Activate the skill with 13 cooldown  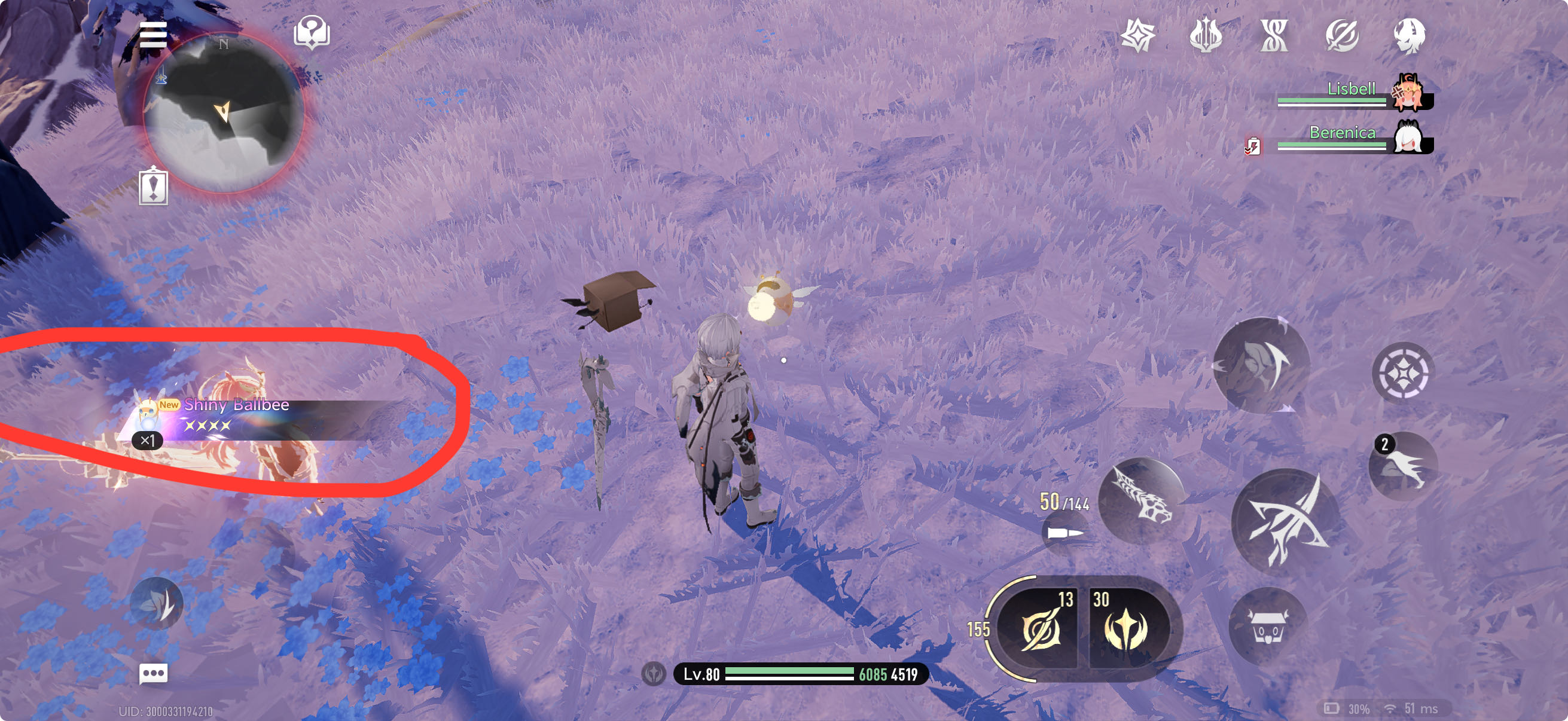point(1041,628)
